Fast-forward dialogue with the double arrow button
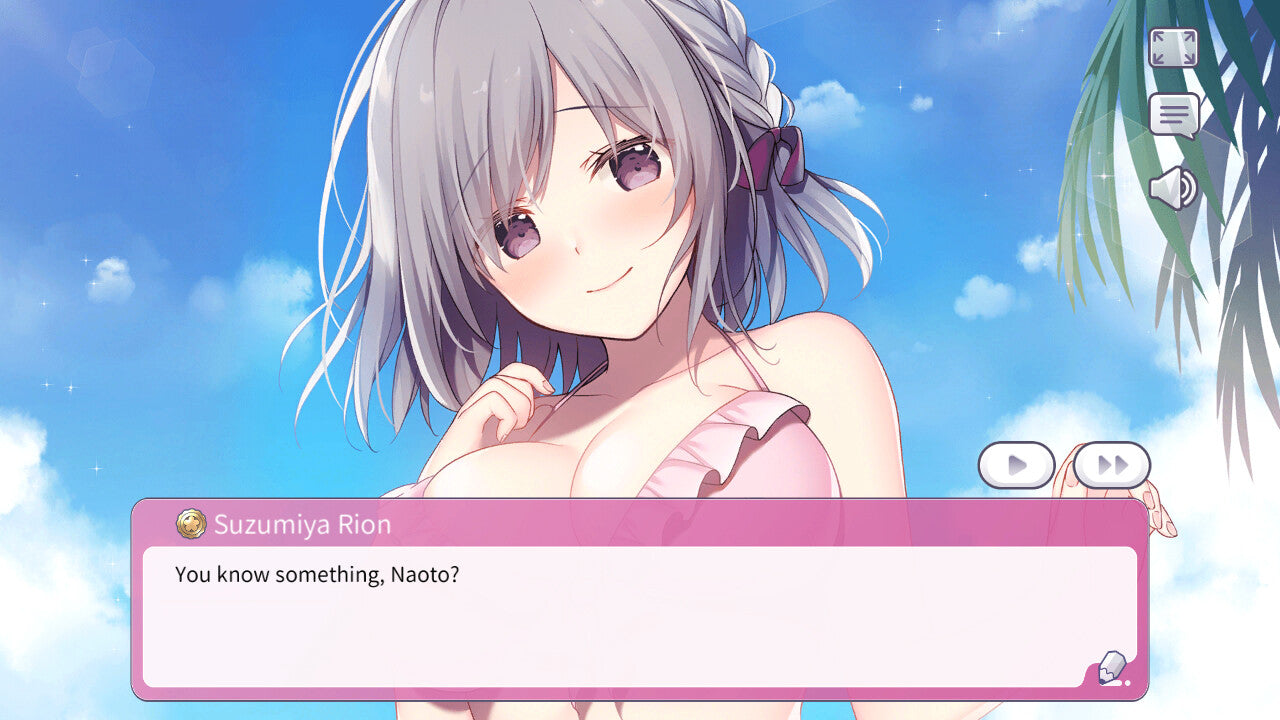1280x720 pixels. point(1112,465)
